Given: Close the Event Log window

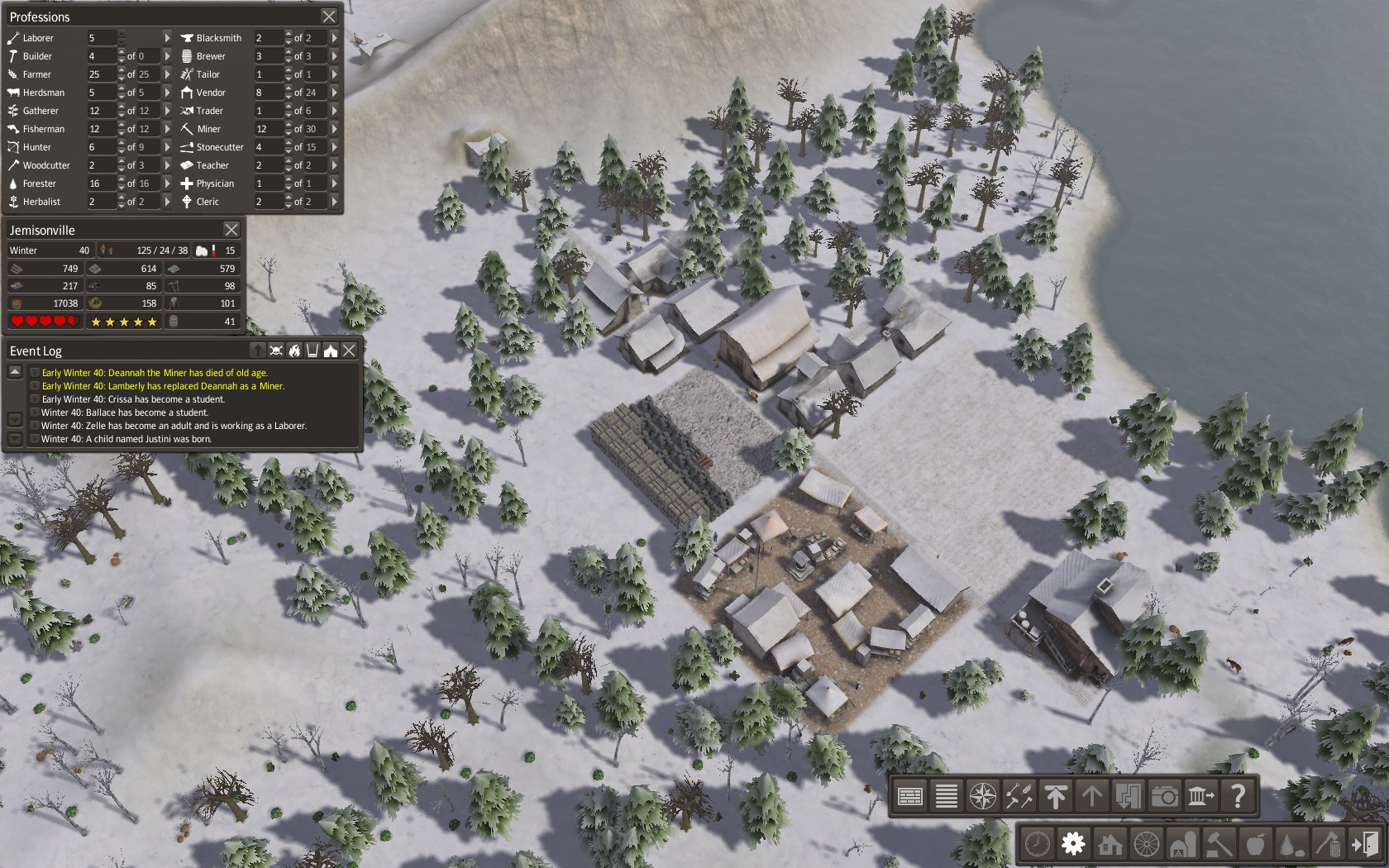Looking at the screenshot, I should point(349,351).
